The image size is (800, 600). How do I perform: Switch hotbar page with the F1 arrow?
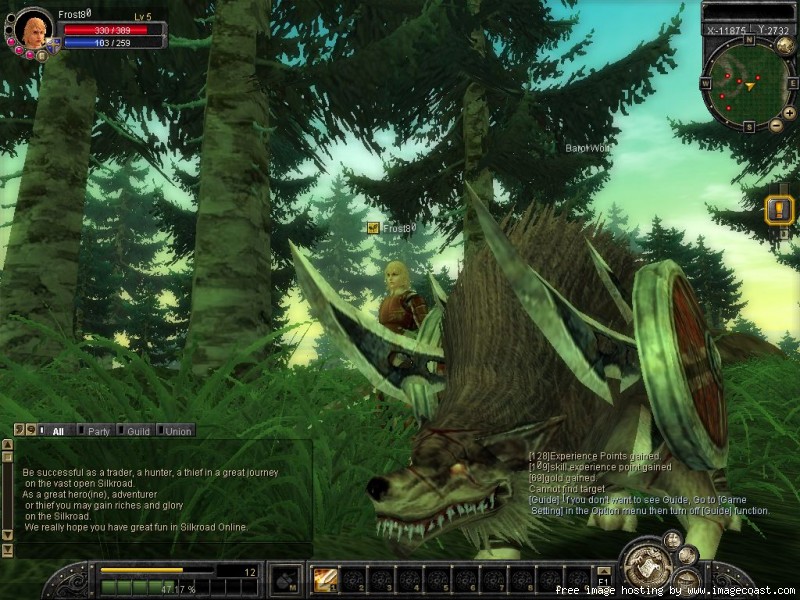pos(603,571)
